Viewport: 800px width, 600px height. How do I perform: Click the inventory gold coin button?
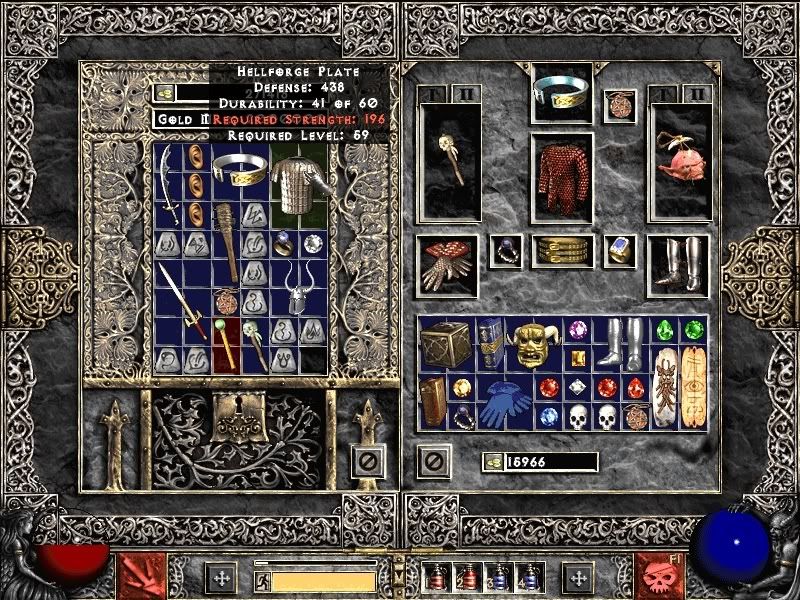click(492, 462)
